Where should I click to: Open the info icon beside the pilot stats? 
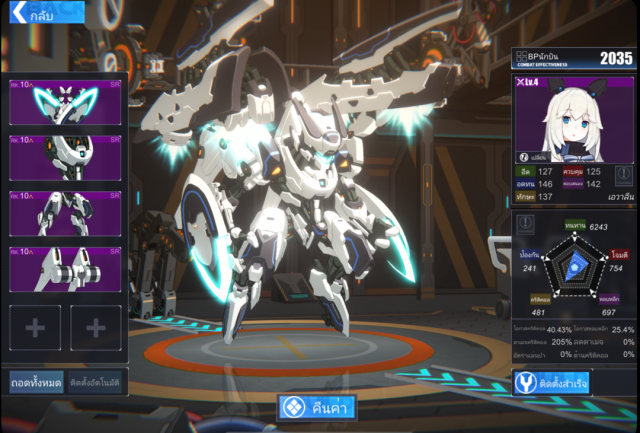pos(623,177)
